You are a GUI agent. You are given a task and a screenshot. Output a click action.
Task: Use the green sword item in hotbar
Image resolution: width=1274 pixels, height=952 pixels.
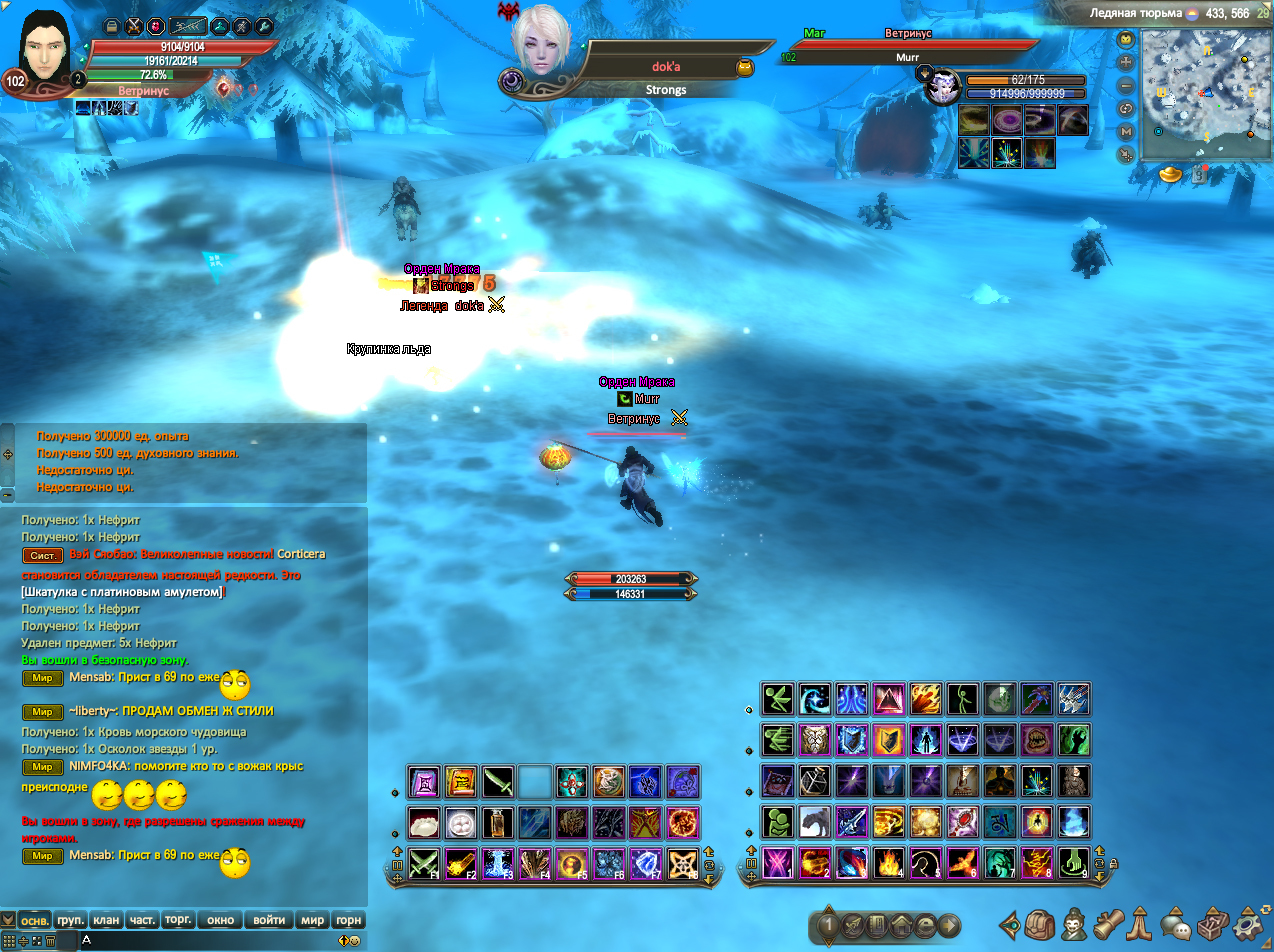498,782
